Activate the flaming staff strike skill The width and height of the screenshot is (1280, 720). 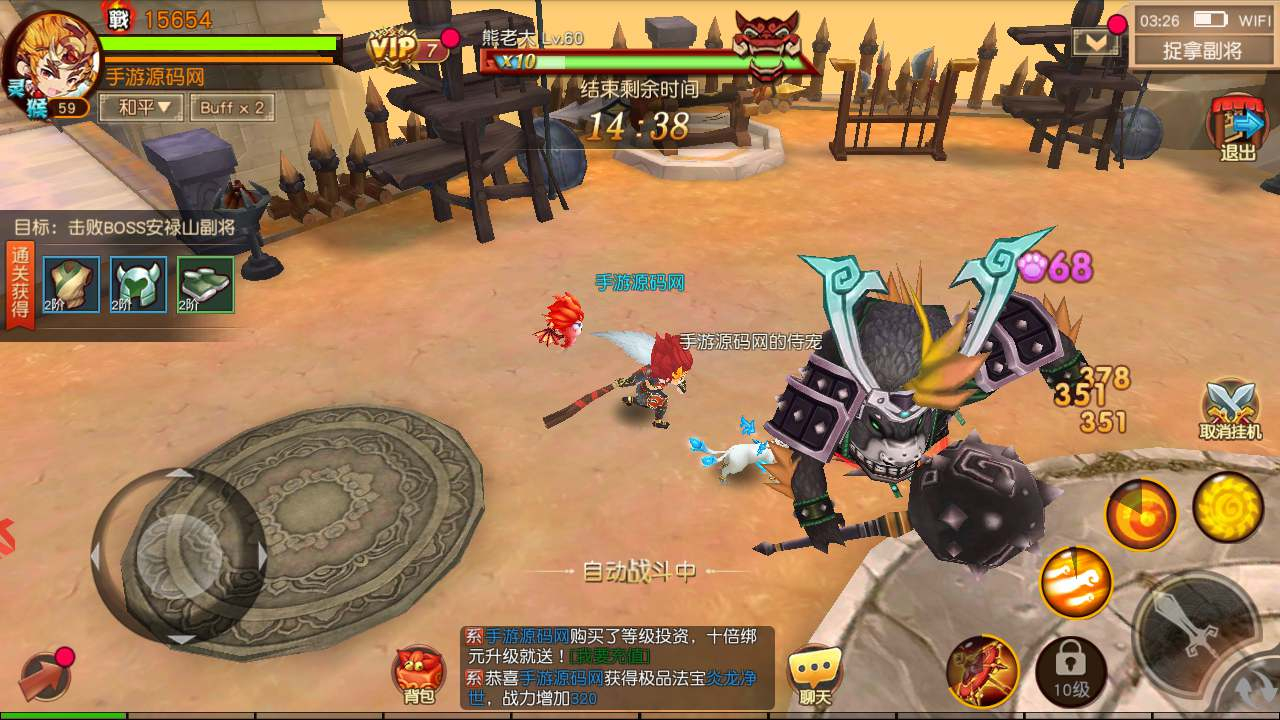tap(1076, 582)
